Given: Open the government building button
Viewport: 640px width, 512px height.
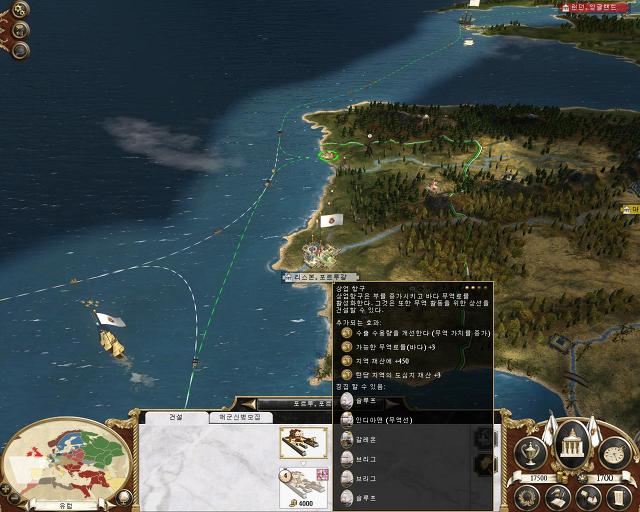Looking at the screenshot, I should coord(570,447).
